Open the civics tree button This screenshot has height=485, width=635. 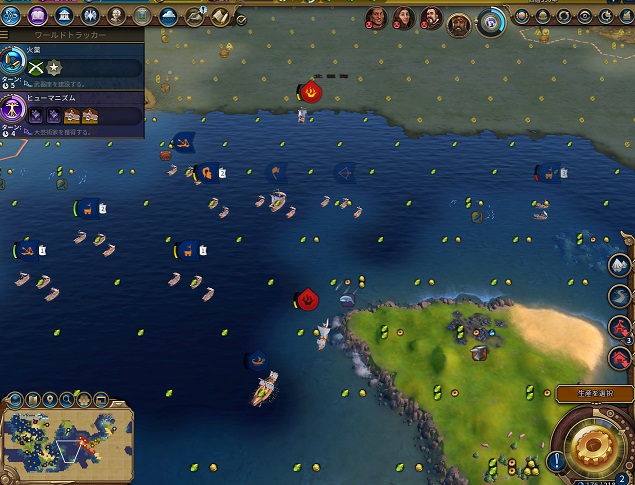click(x=40, y=15)
